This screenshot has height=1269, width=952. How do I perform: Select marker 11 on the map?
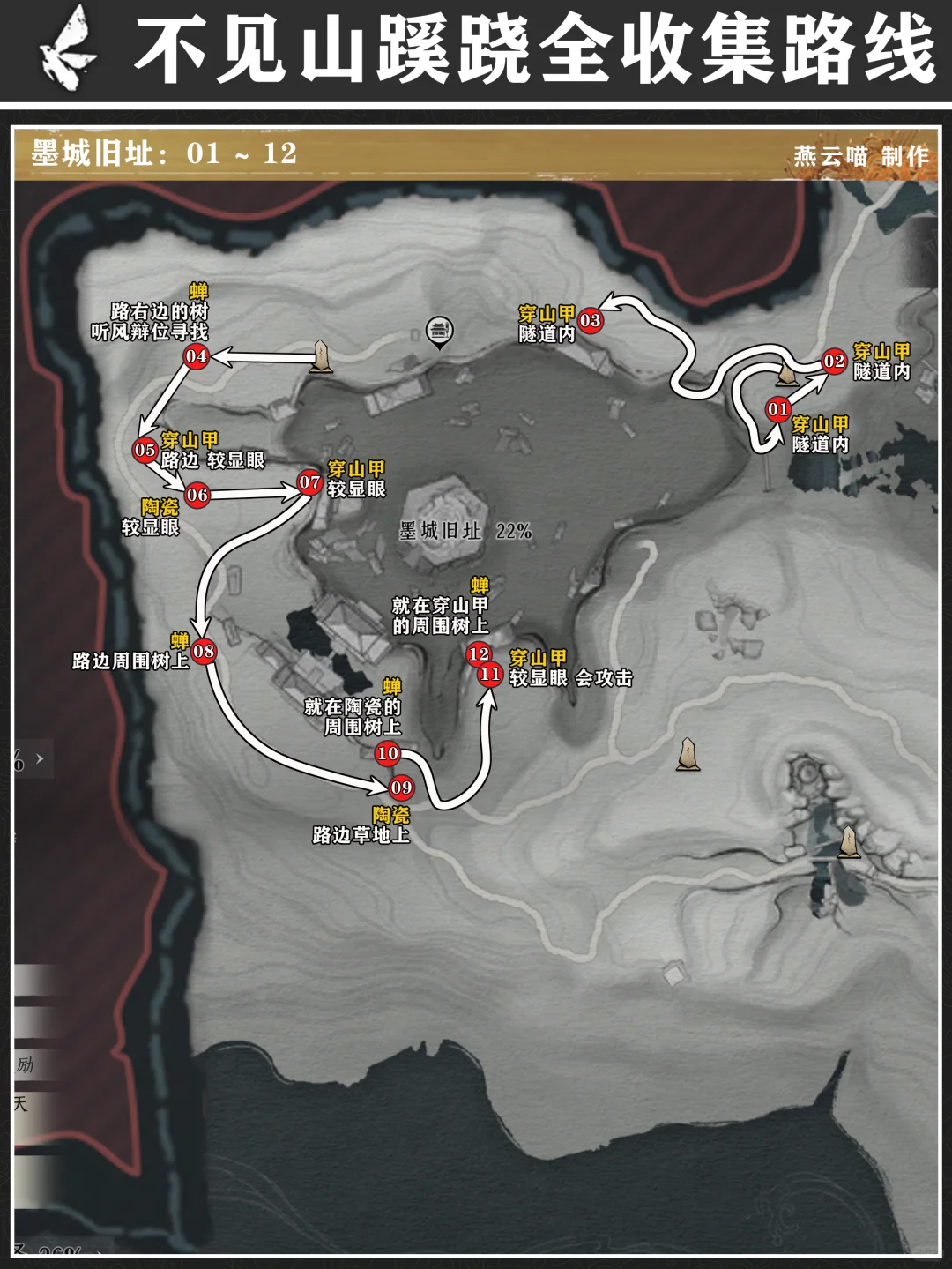pos(490,675)
